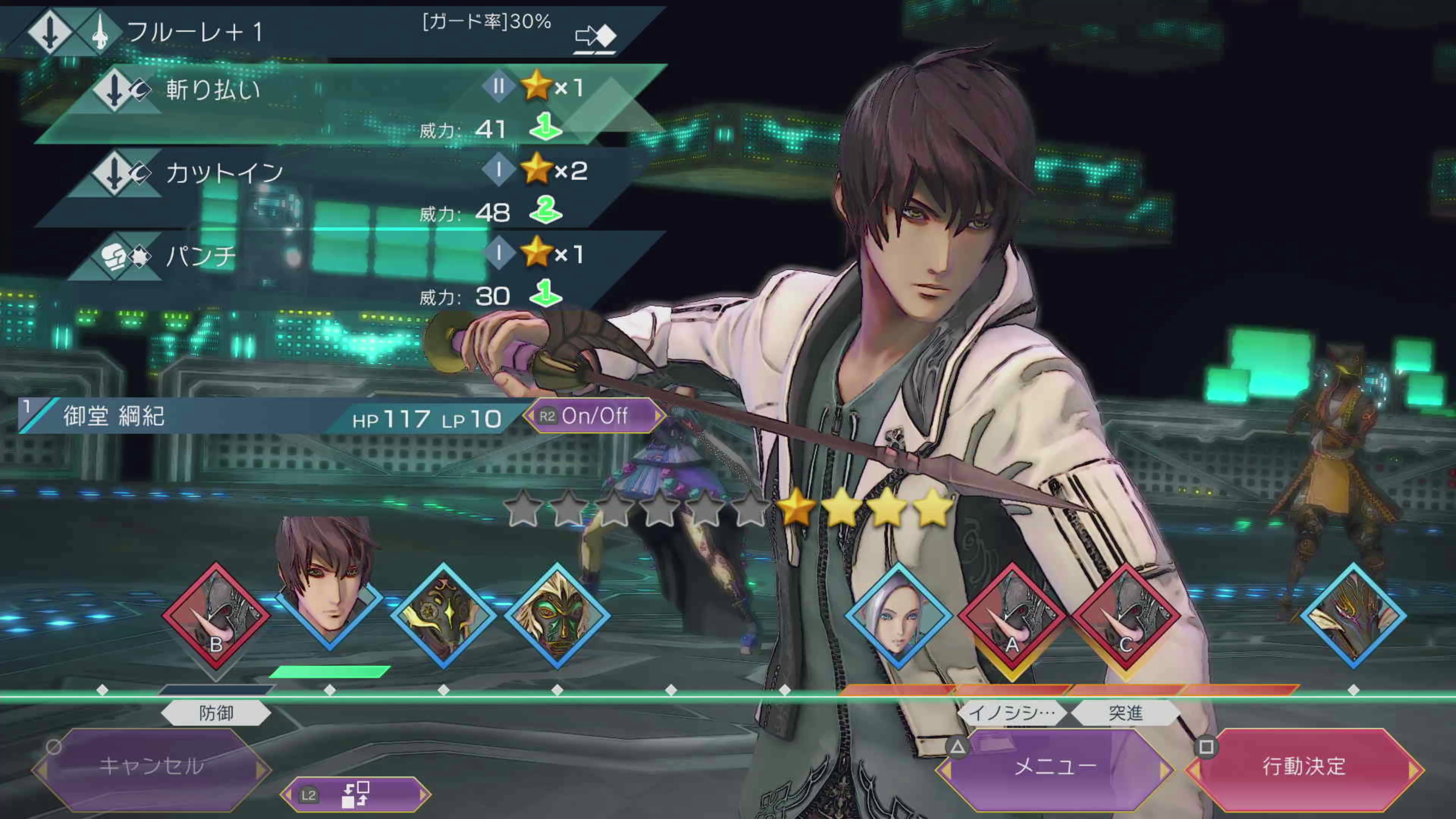Toggle the On/Off switch button
This screenshot has width=1456, height=819.
(x=593, y=417)
